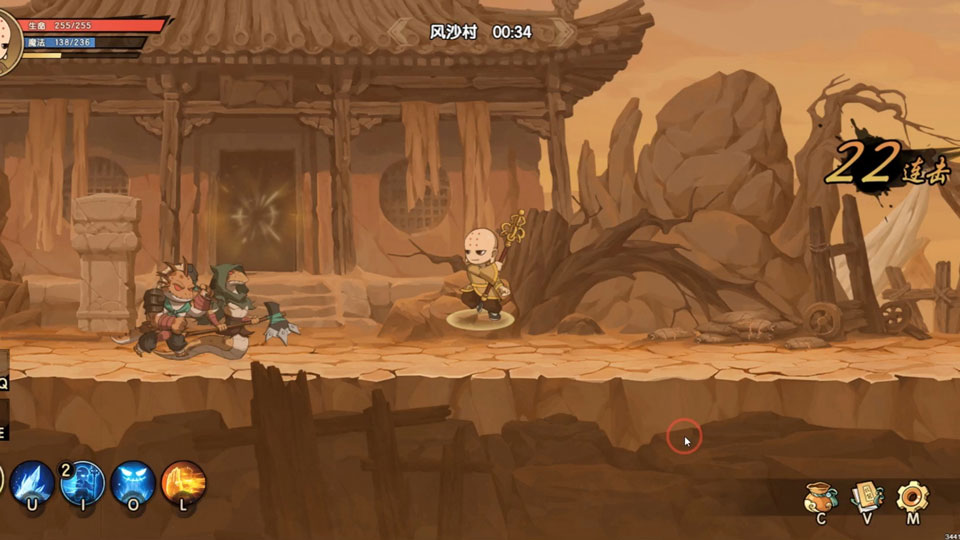The width and height of the screenshot is (960, 540).
Task: Open the inventory pouch bag
Action: pos(820,497)
